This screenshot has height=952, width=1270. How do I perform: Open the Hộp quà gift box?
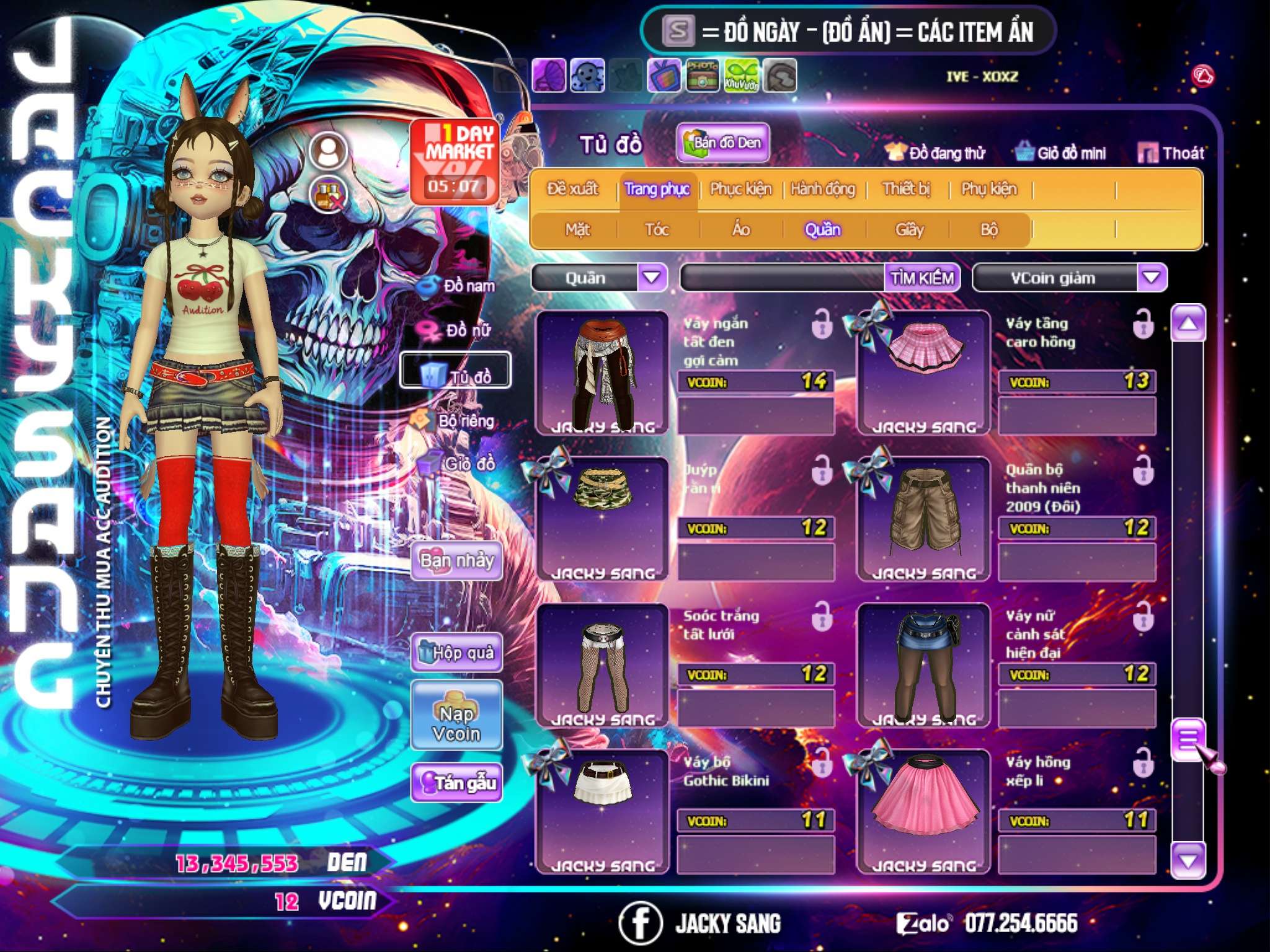pyautogui.click(x=456, y=653)
